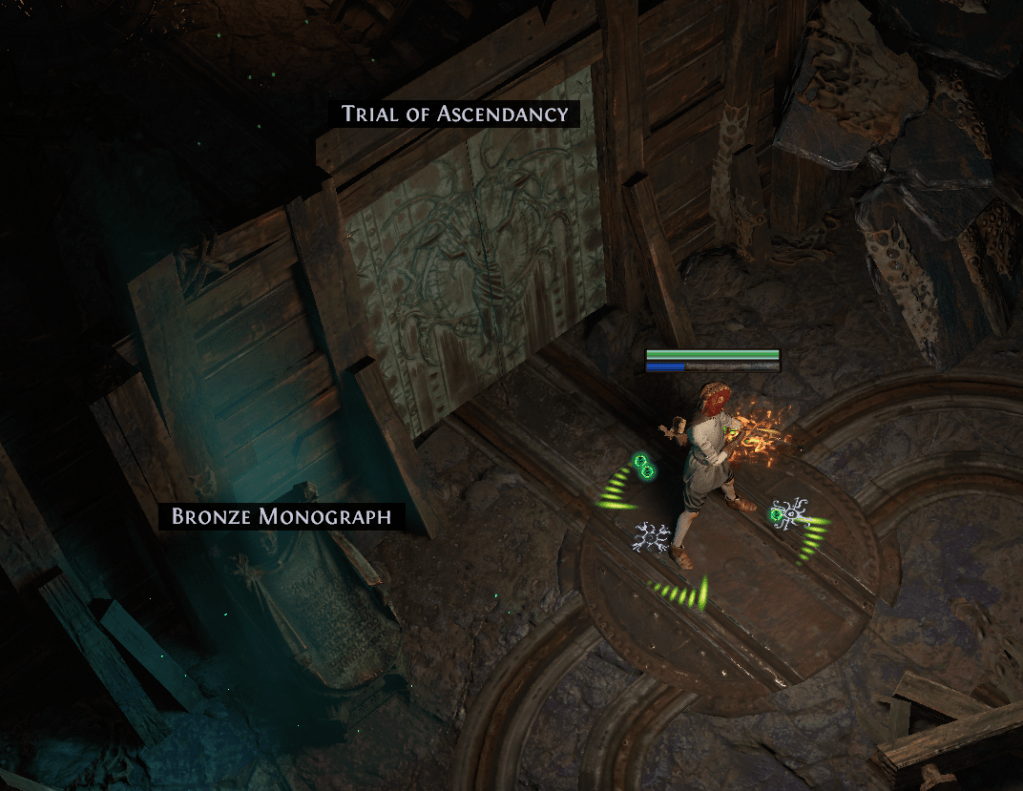The width and height of the screenshot is (1023, 791).
Task: Select the Bronze Monograph label
Action: tap(281, 517)
